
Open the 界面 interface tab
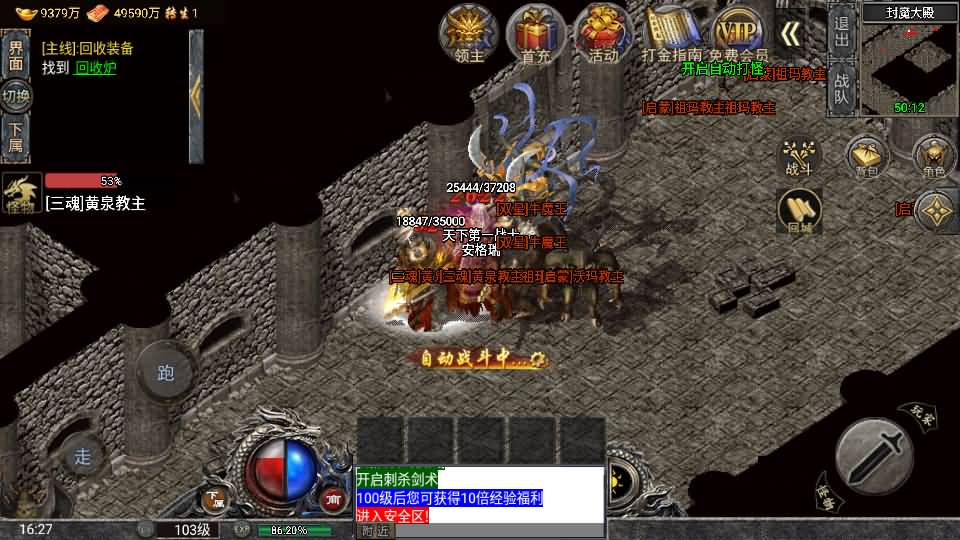(x=16, y=54)
